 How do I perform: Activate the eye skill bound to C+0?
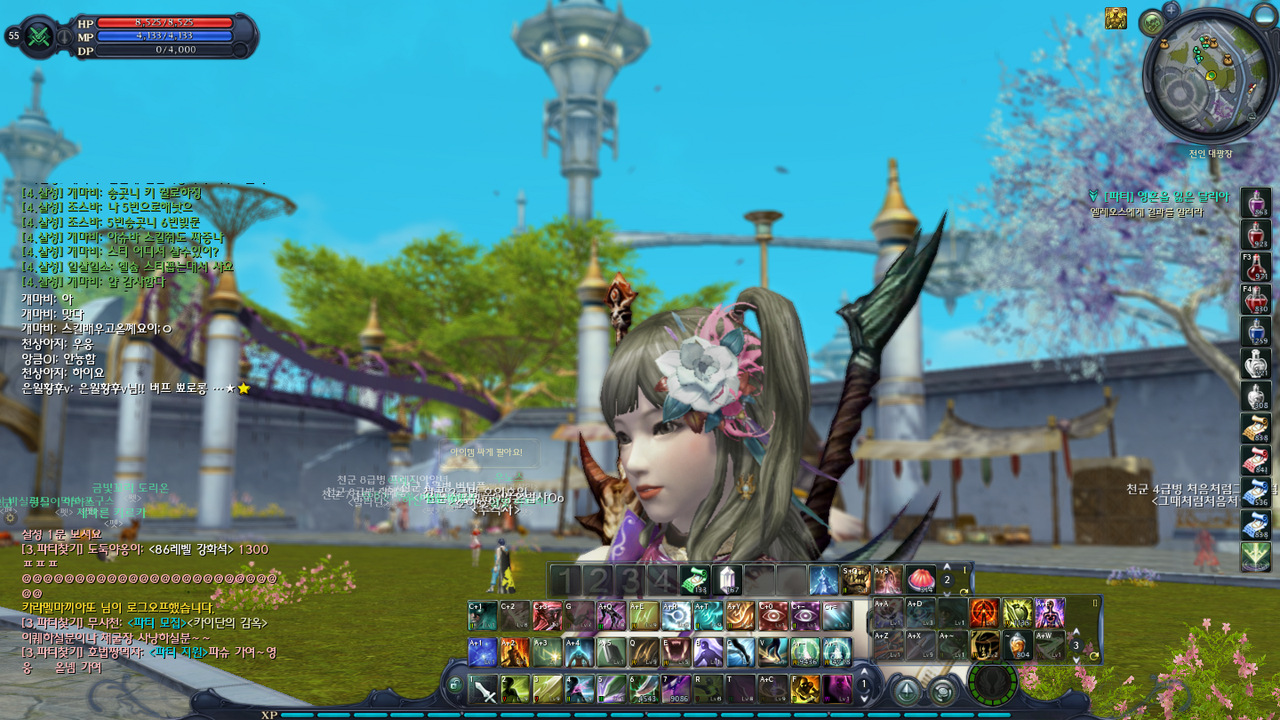pos(772,616)
